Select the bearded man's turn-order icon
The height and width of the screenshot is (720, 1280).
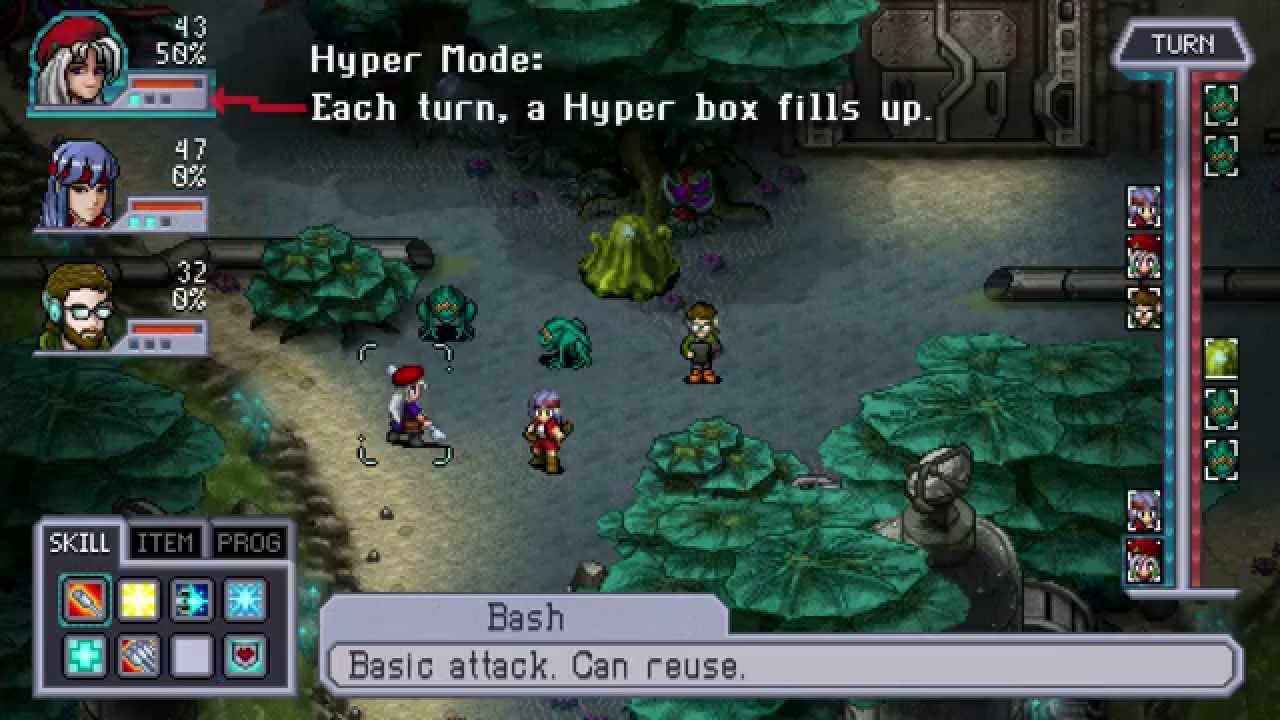tap(1144, 308)
